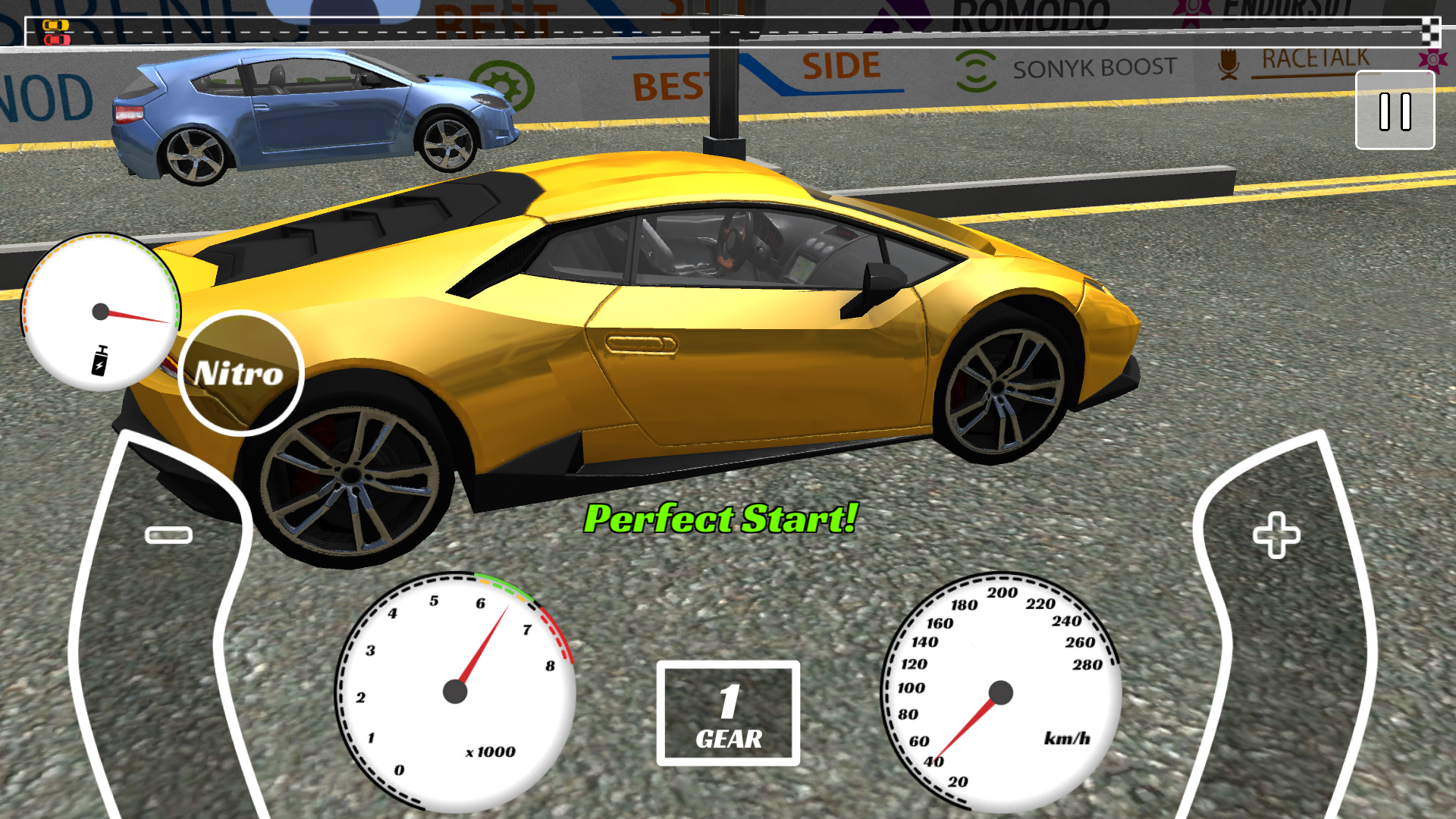The height and width of the screenshot is (819, 1456).
Task: Click the SONYK BOOST banner sign
Action: click(x=1065, y=68)
